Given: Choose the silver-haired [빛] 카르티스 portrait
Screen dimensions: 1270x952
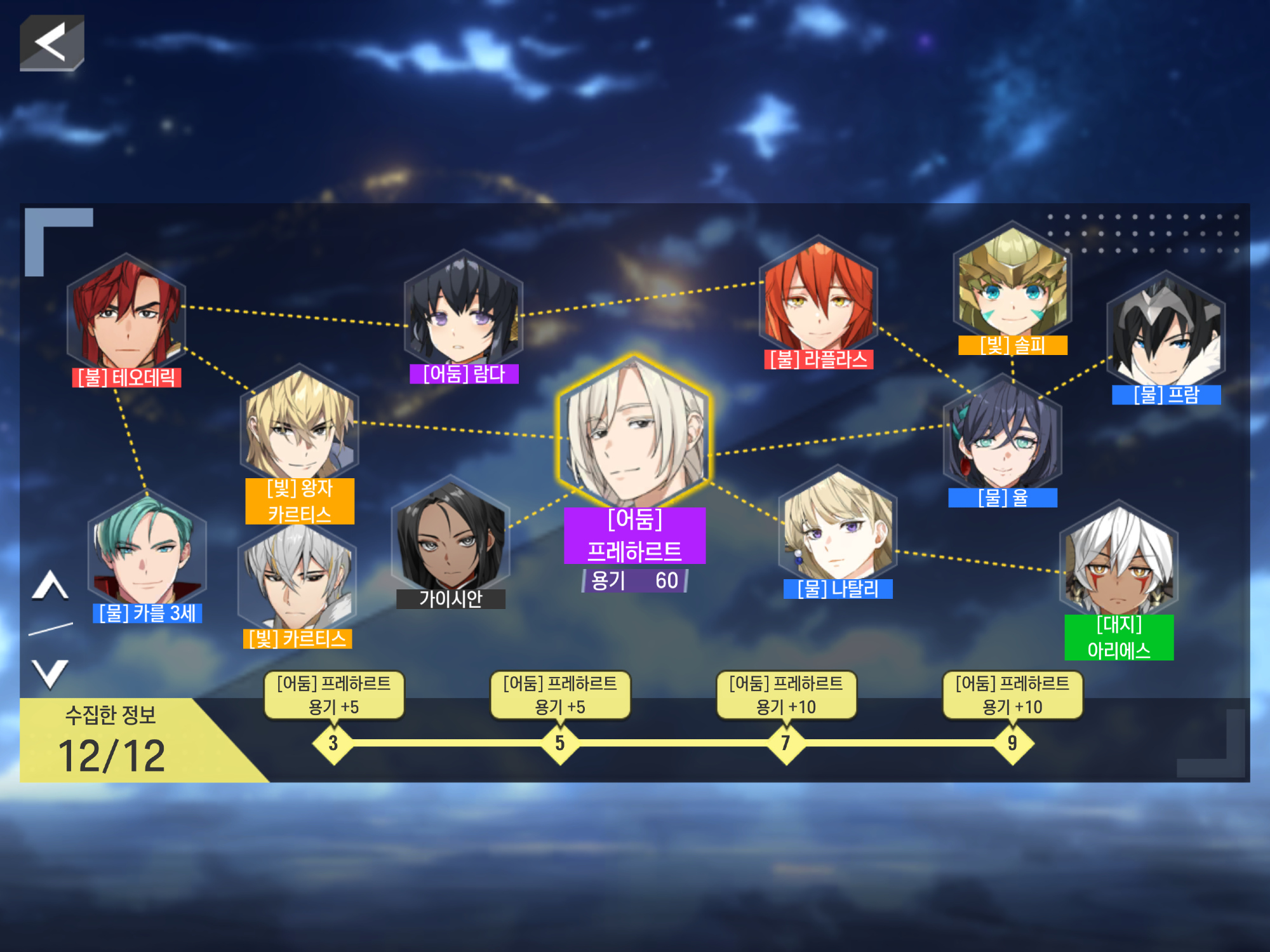Looking at the screenshot, I should click(297, 576).
